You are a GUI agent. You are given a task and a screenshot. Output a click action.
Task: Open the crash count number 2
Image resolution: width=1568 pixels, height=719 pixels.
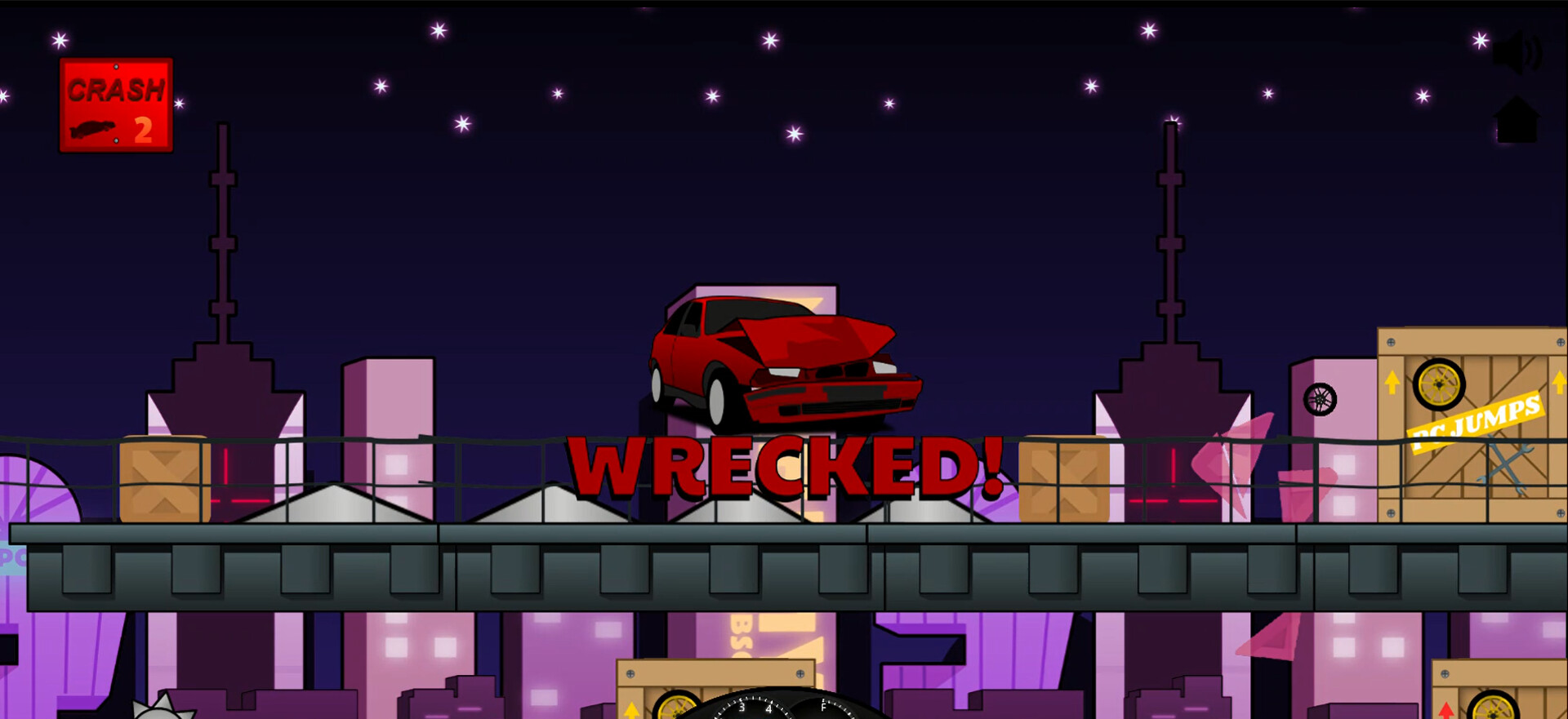click(x=143, y=129)
